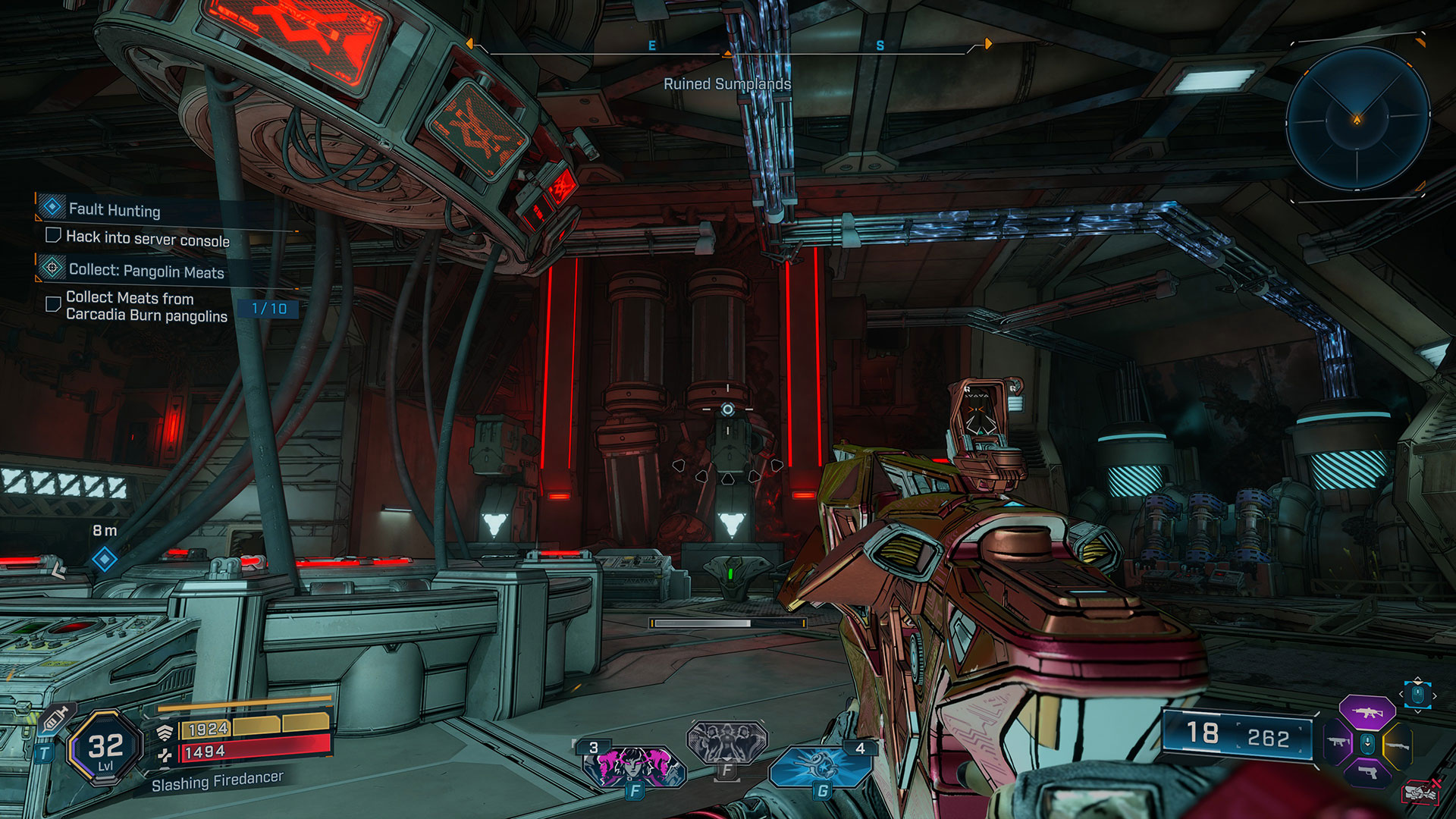1456x819 pixels.
Task: Click the compass bar's E heading
Action: pyautogui.click(x=651, y=46)
